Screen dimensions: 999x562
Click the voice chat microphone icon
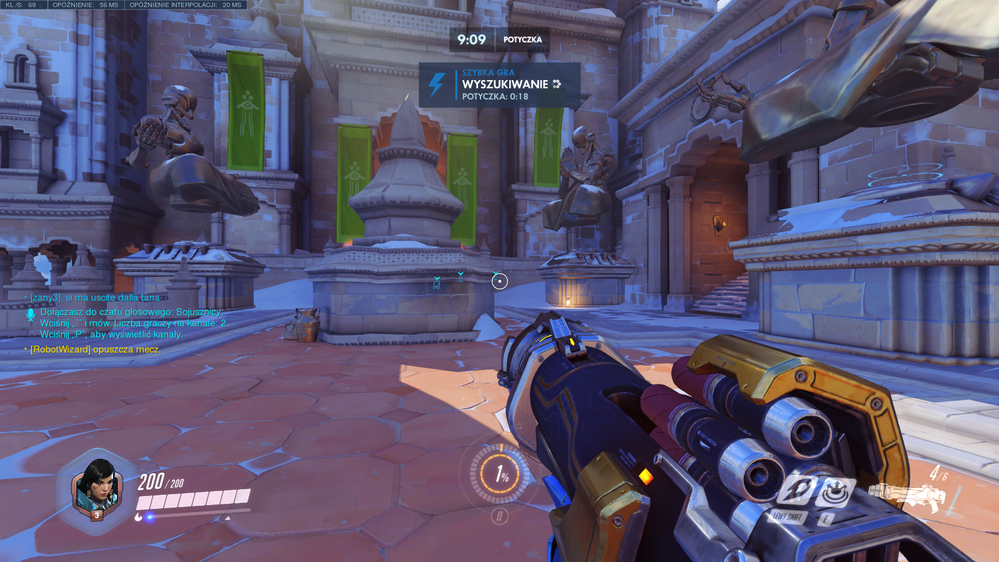pos(31,315)
